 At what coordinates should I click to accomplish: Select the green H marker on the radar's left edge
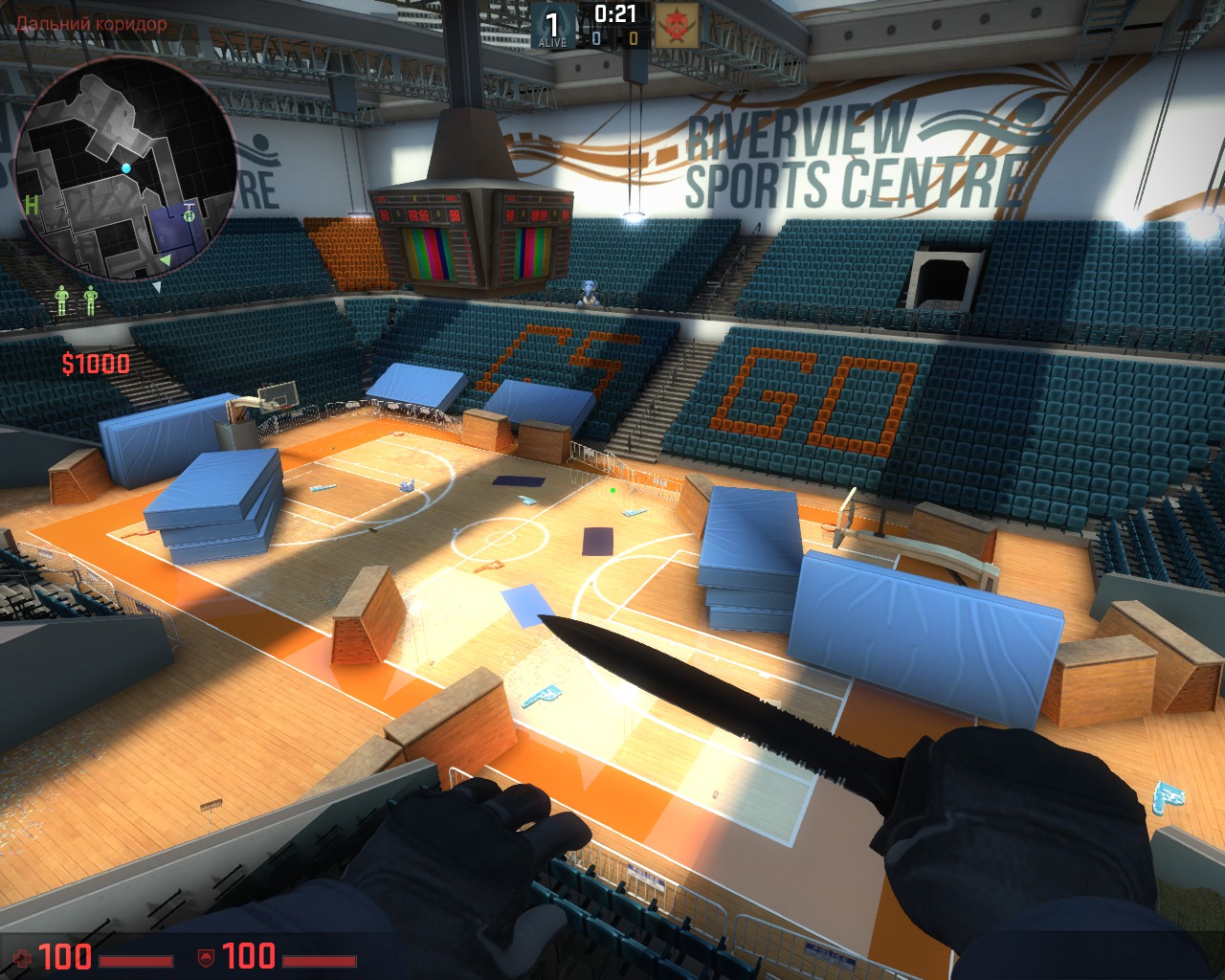pos(32,203)
